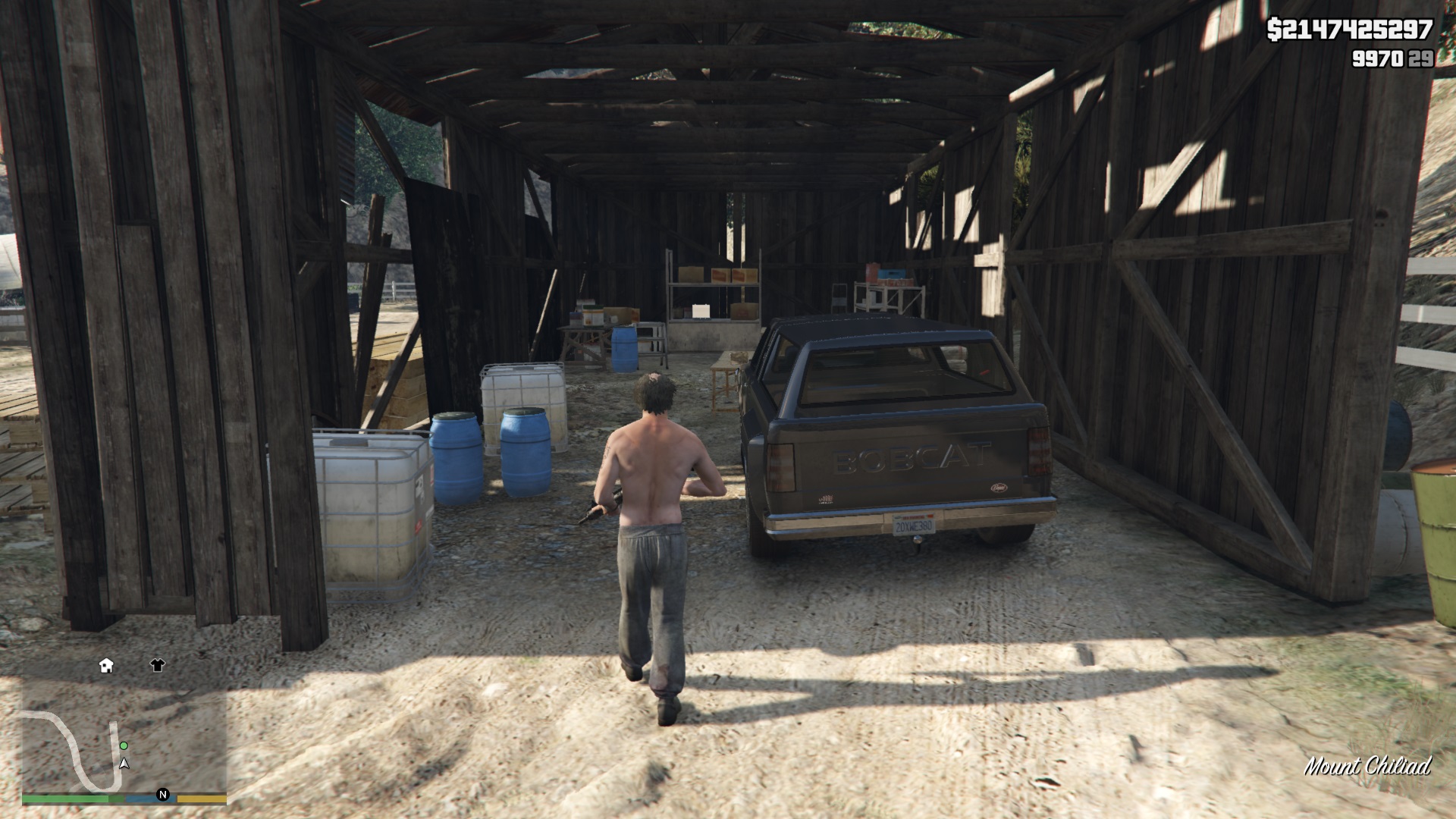Select the black t-shirt clothing store icon
The height and width of the screenshot is (819, 1456).
[158, 665]
